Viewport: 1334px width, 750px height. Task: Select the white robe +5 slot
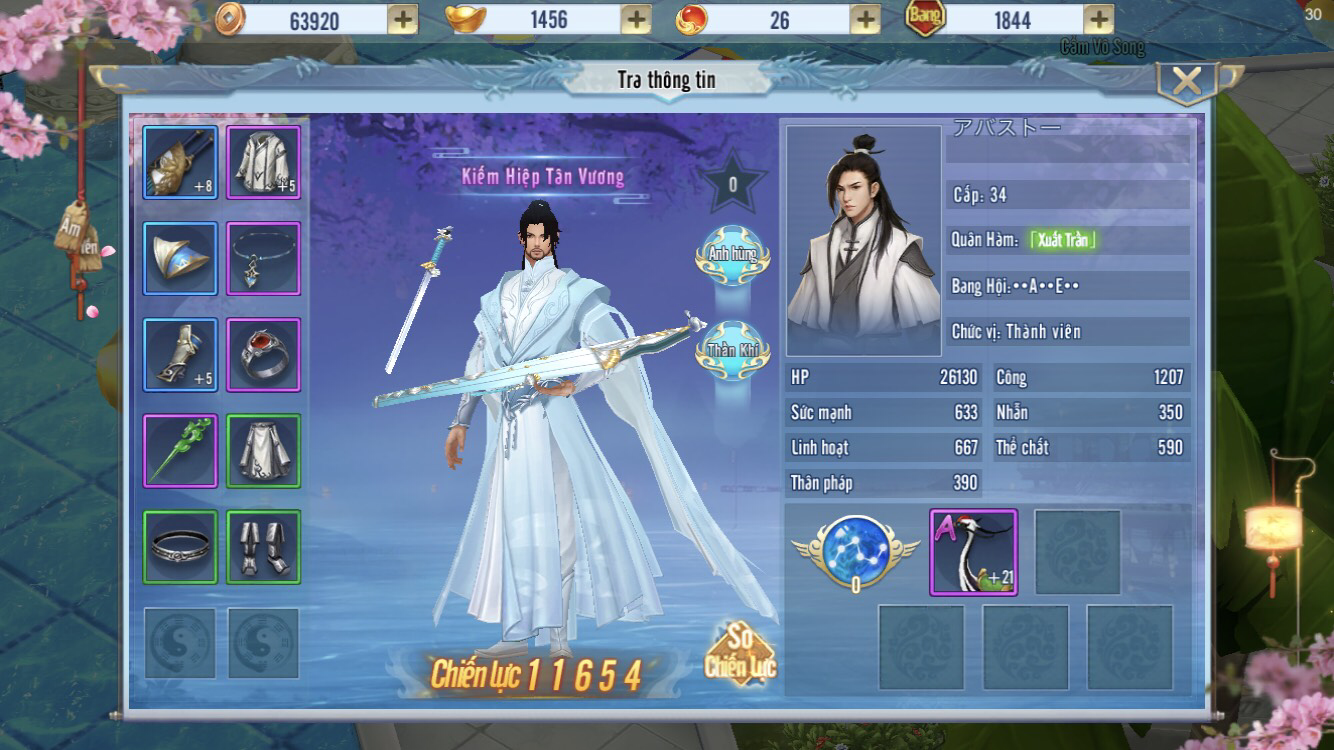click(x=264, y=162)
